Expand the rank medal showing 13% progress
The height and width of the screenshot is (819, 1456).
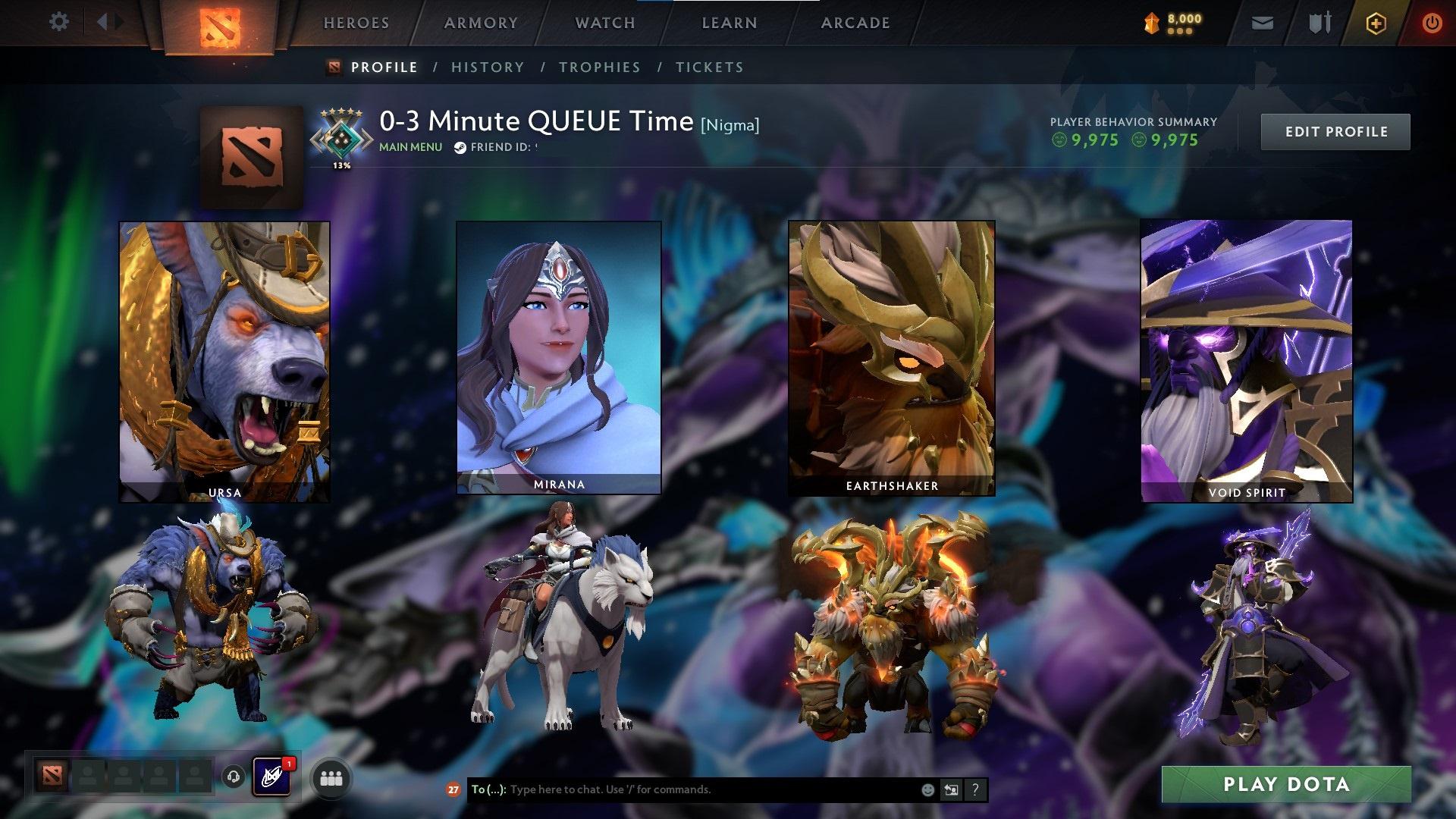[340, 135]
